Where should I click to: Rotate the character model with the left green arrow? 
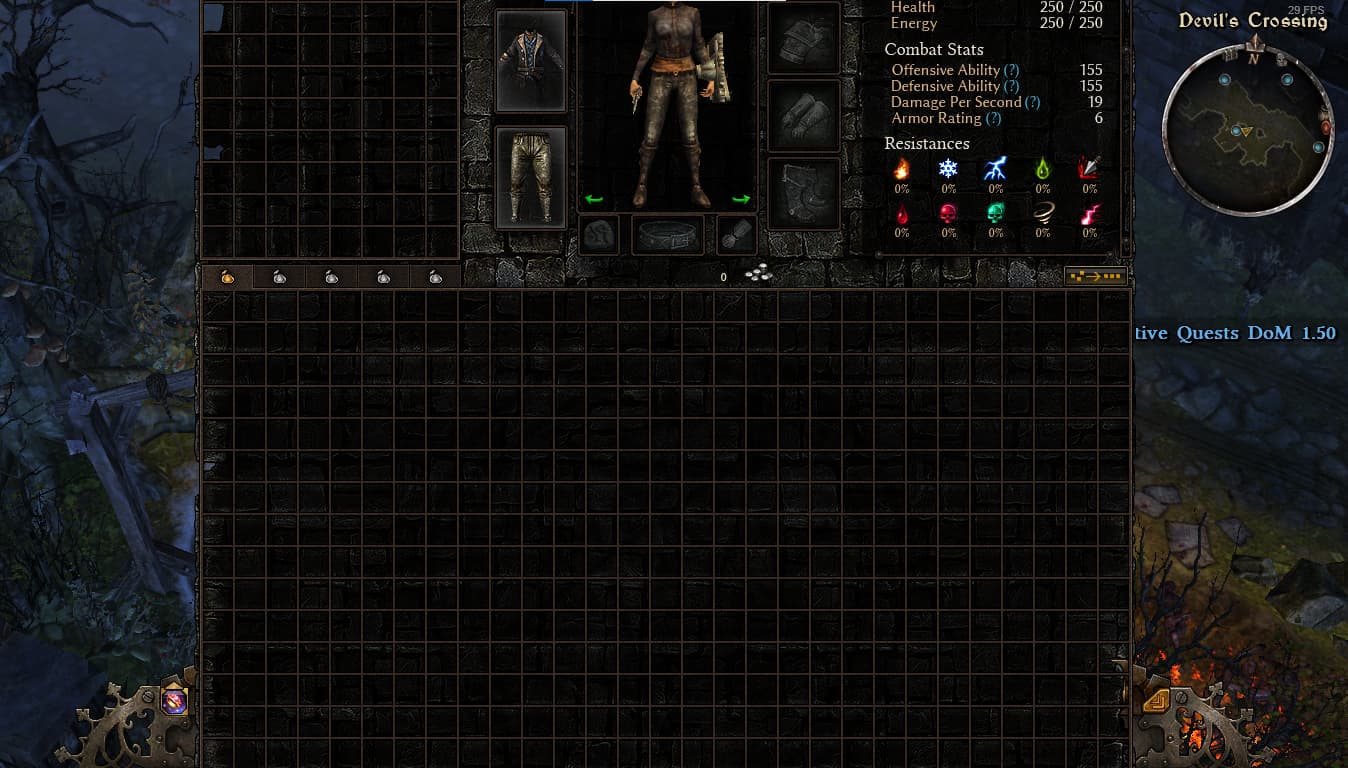594,199
